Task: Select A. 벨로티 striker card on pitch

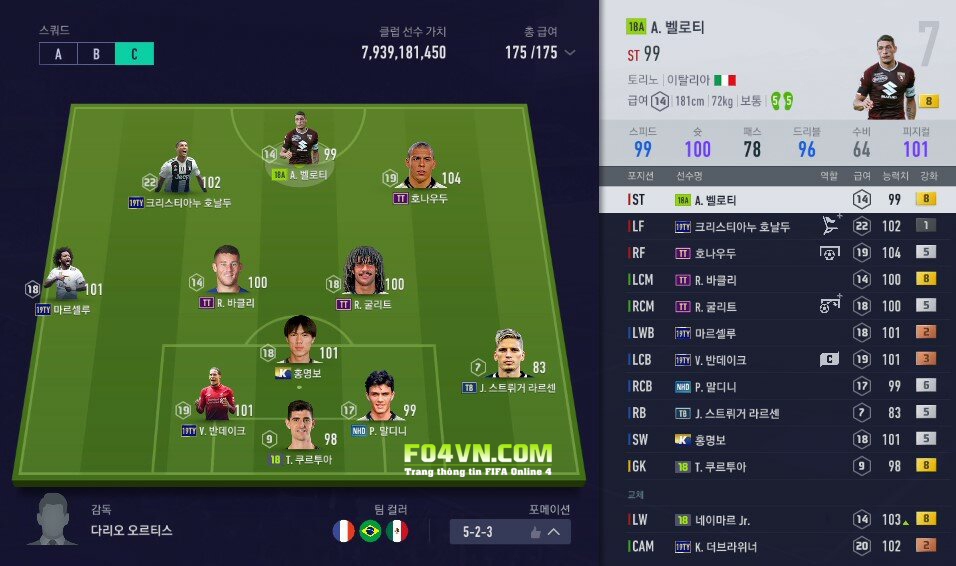Action: (x=300, y=145)
